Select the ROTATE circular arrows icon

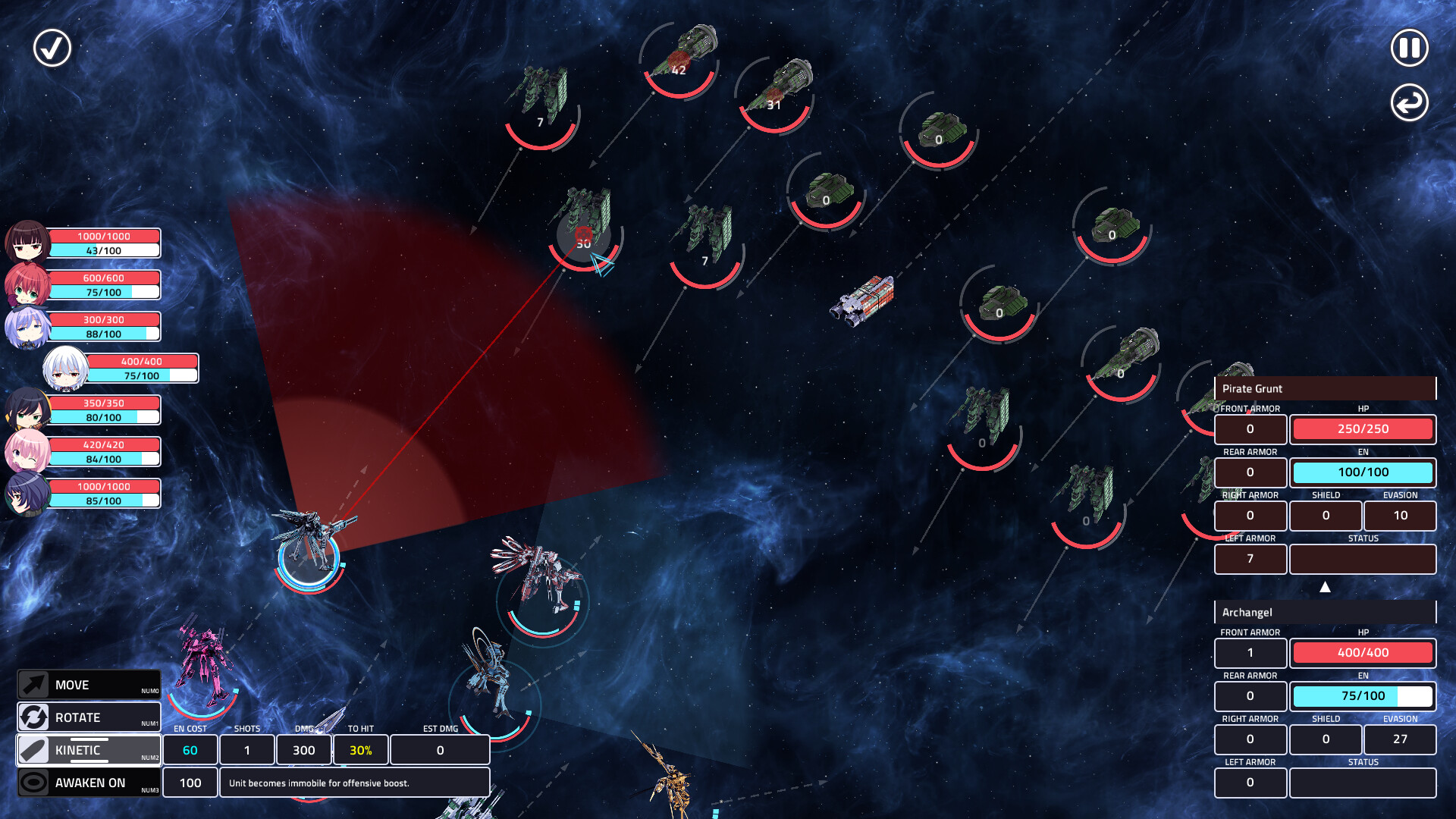click(x=33, y=717)
